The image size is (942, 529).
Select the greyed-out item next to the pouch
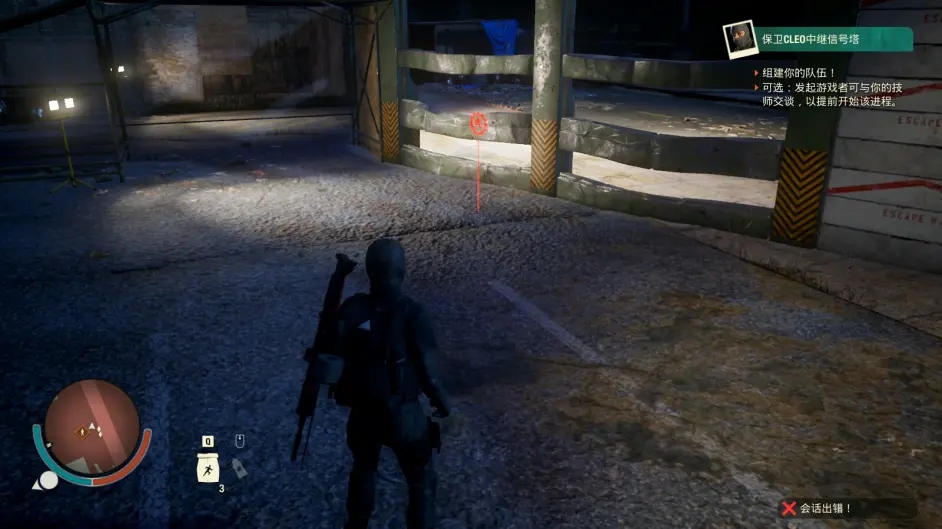[239, 467]
